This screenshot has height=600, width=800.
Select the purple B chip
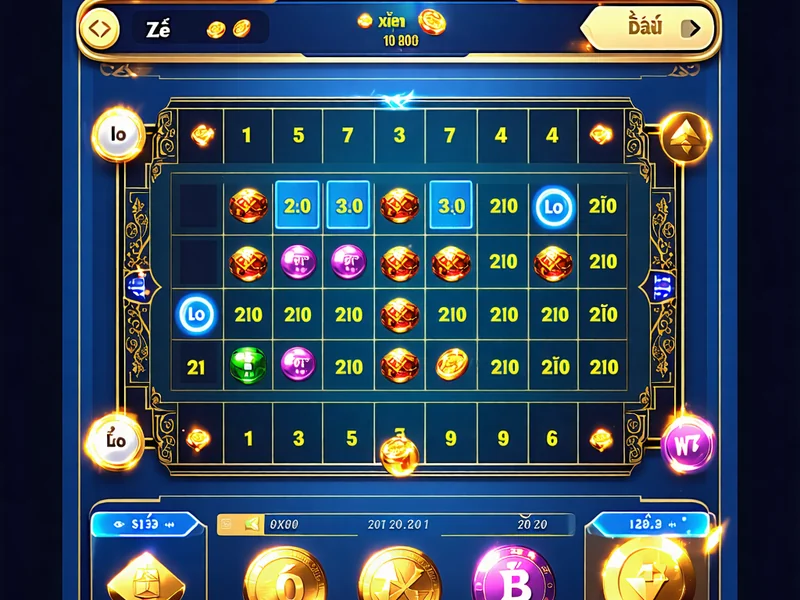pos(515,577)
